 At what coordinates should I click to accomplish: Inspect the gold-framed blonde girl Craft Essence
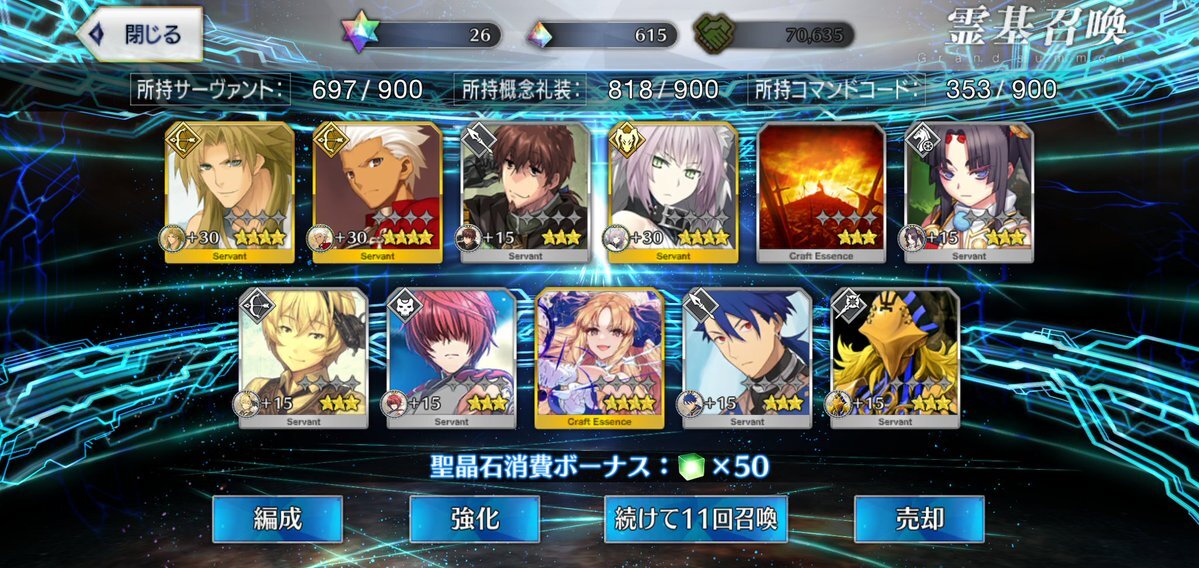click(599, 357)
